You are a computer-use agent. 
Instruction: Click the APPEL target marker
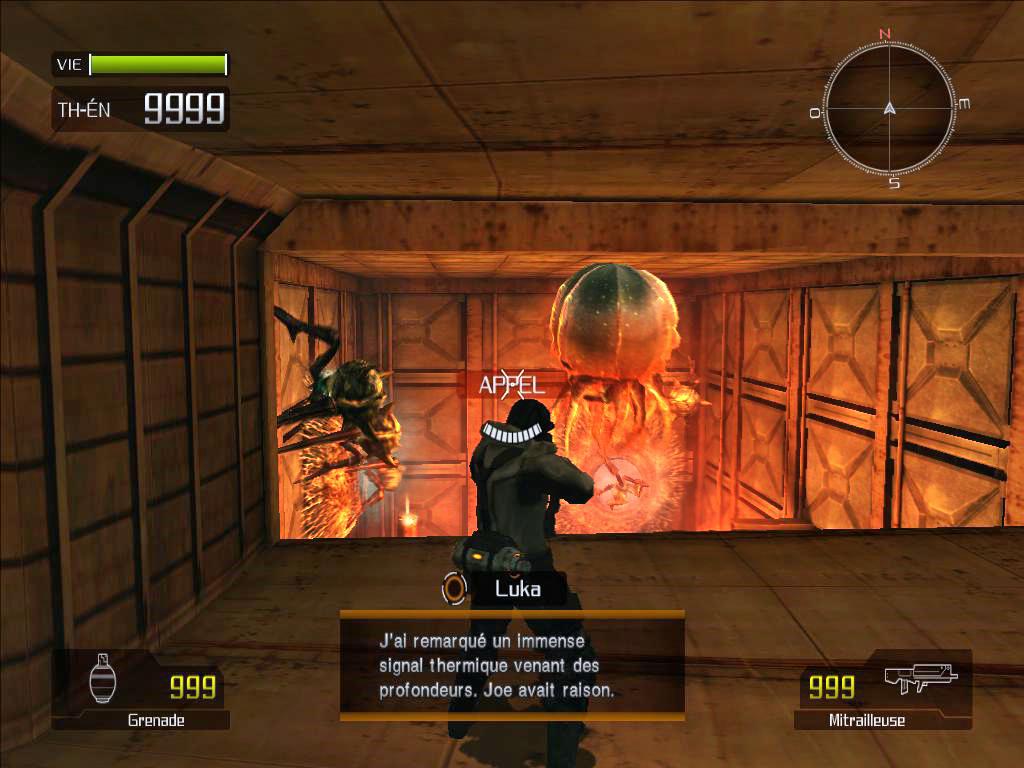click(x=509, y=384)
